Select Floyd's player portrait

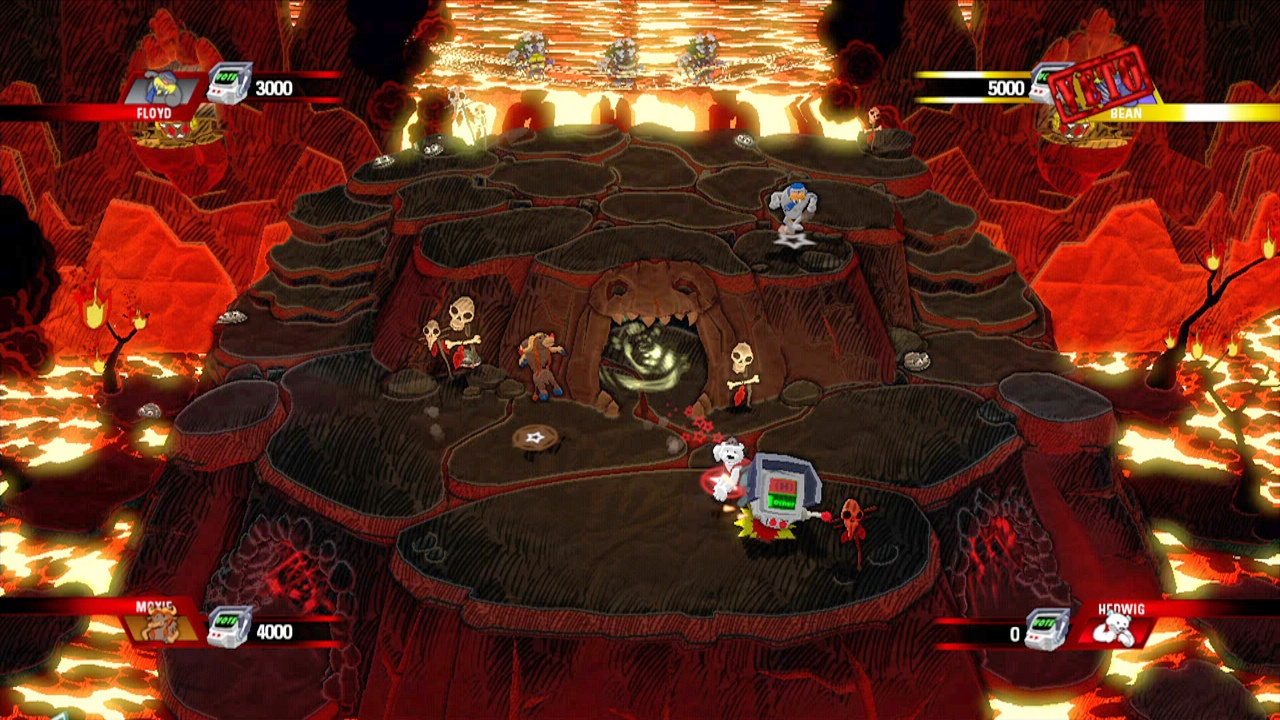click(x=163, y=87)
